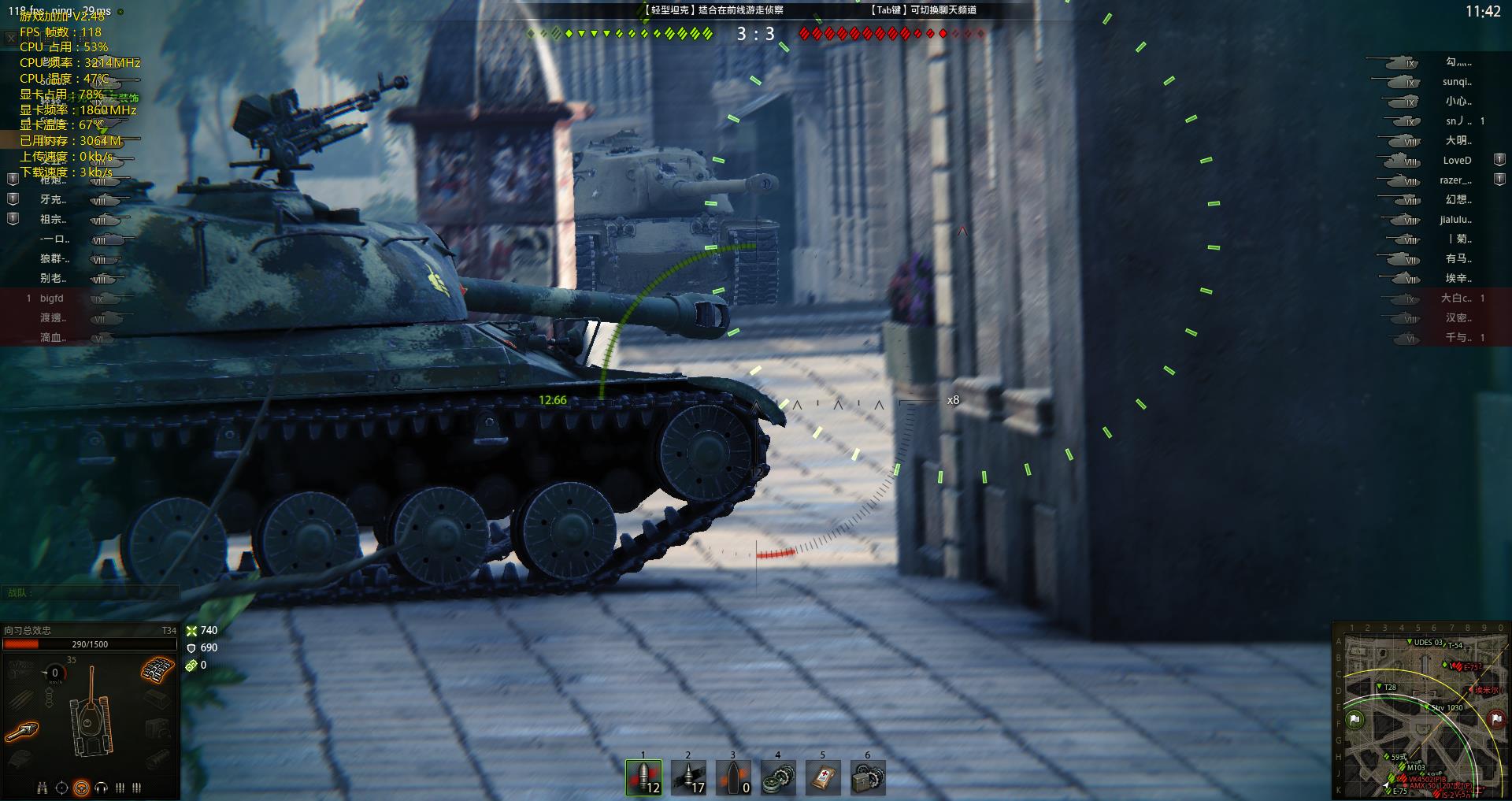Select player LoveD in the right team list
Image resolution: width=1512 pixels, height=801 pixels.
click(1457, 161)
